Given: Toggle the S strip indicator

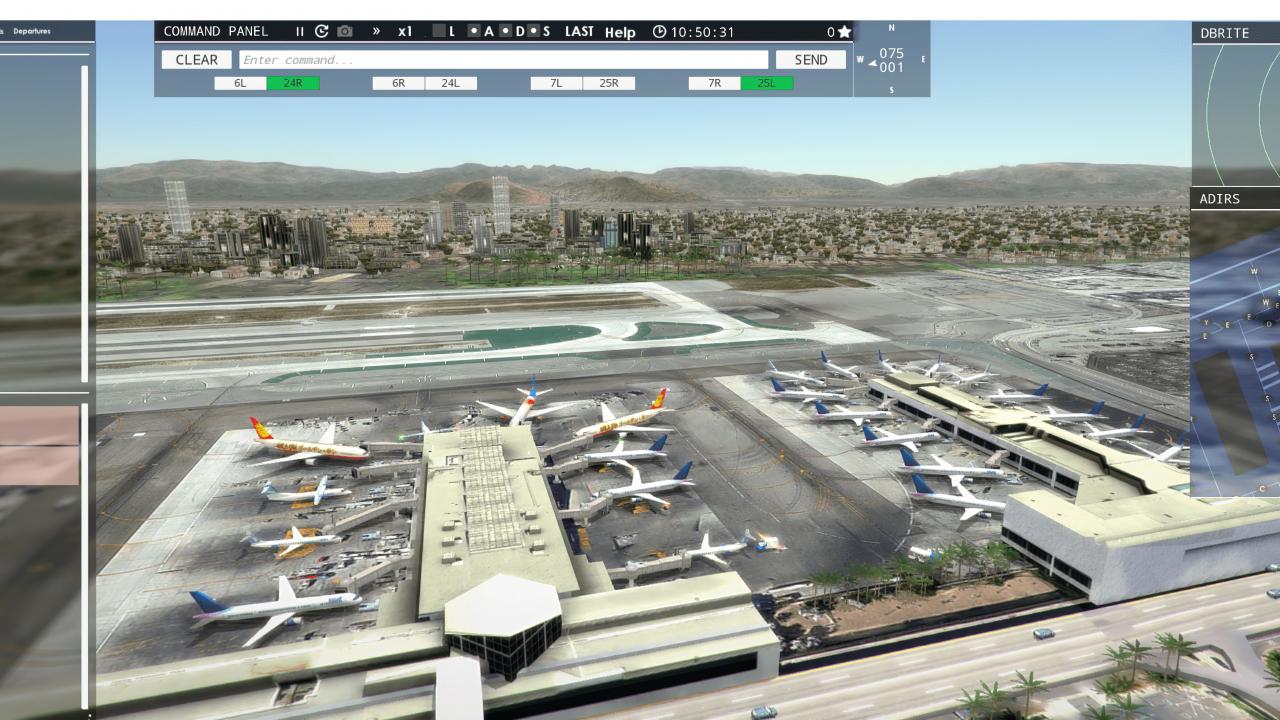Looking at the screenshot, I should point(541,31).
